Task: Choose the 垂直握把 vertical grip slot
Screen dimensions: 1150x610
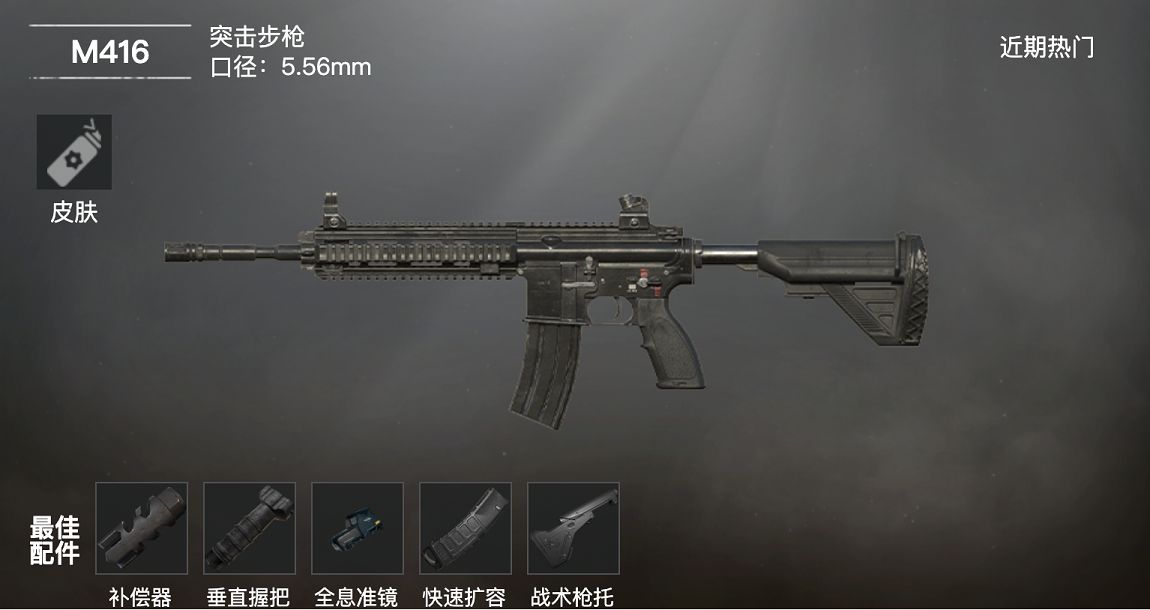Action: point(249,528)
